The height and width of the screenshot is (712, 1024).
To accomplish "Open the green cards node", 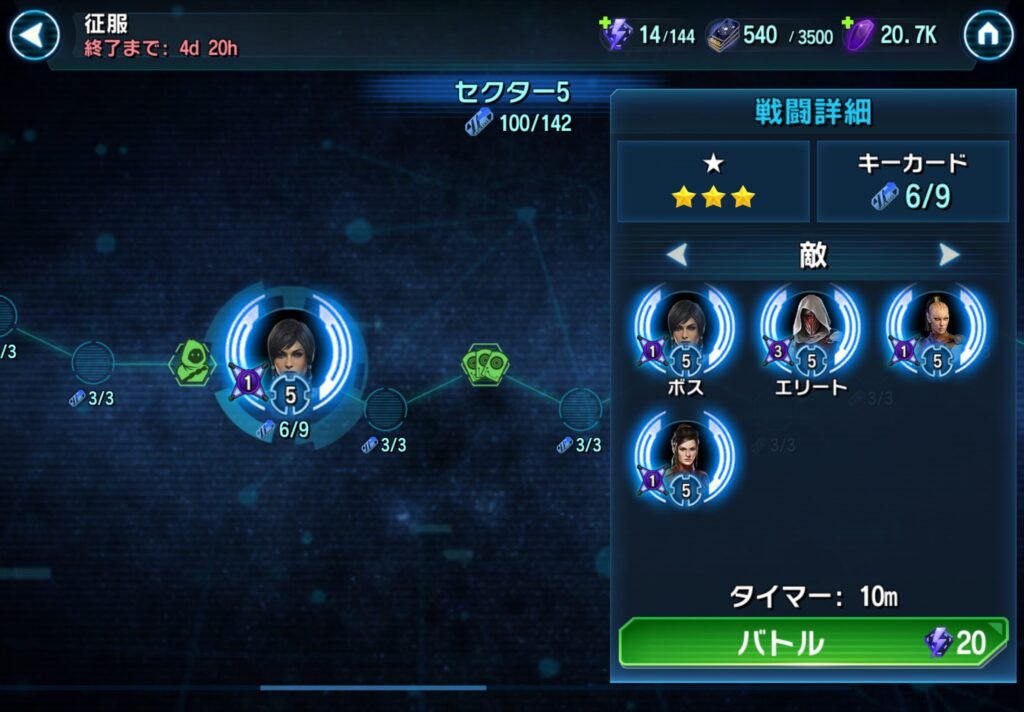I will coord(485,364).
